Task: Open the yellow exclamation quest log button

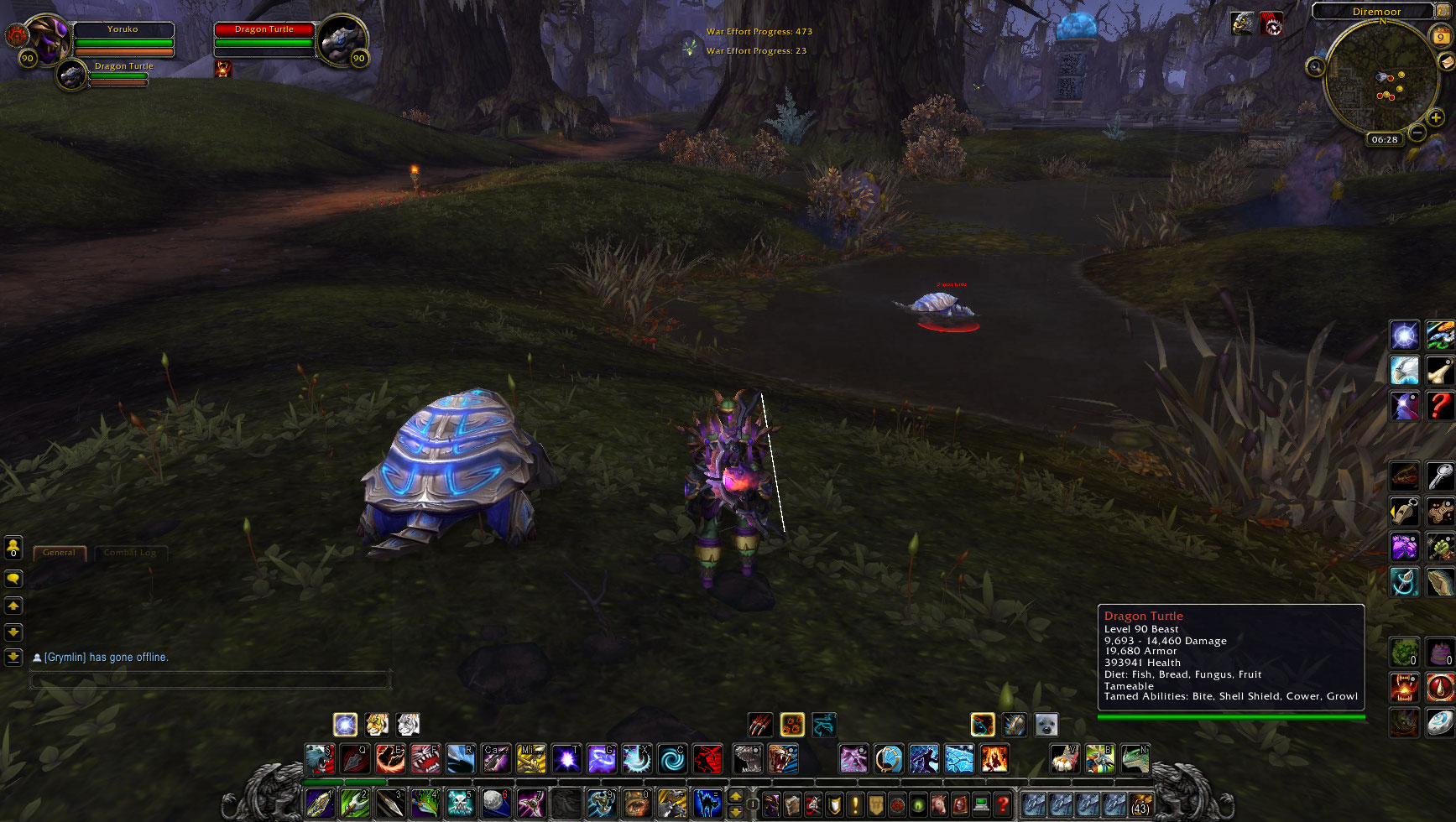Action: tap(855, 804)
